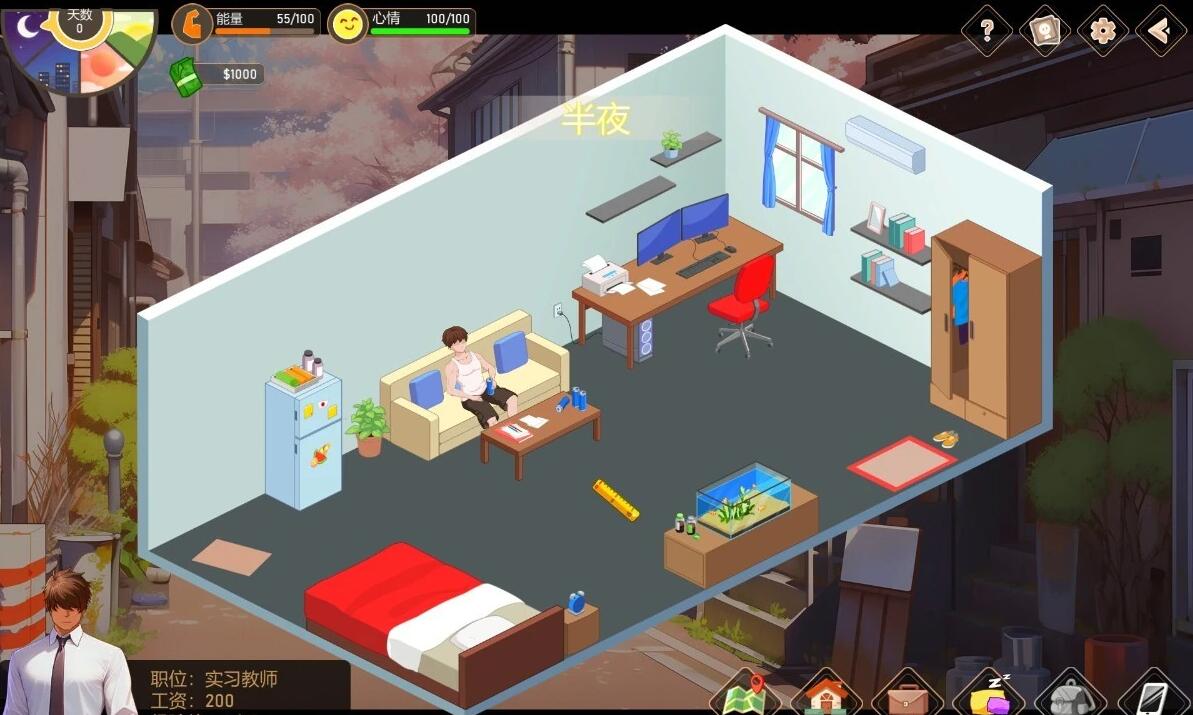
Task: Choose the sleep pillow icon
Action: (x=987, y=694)
